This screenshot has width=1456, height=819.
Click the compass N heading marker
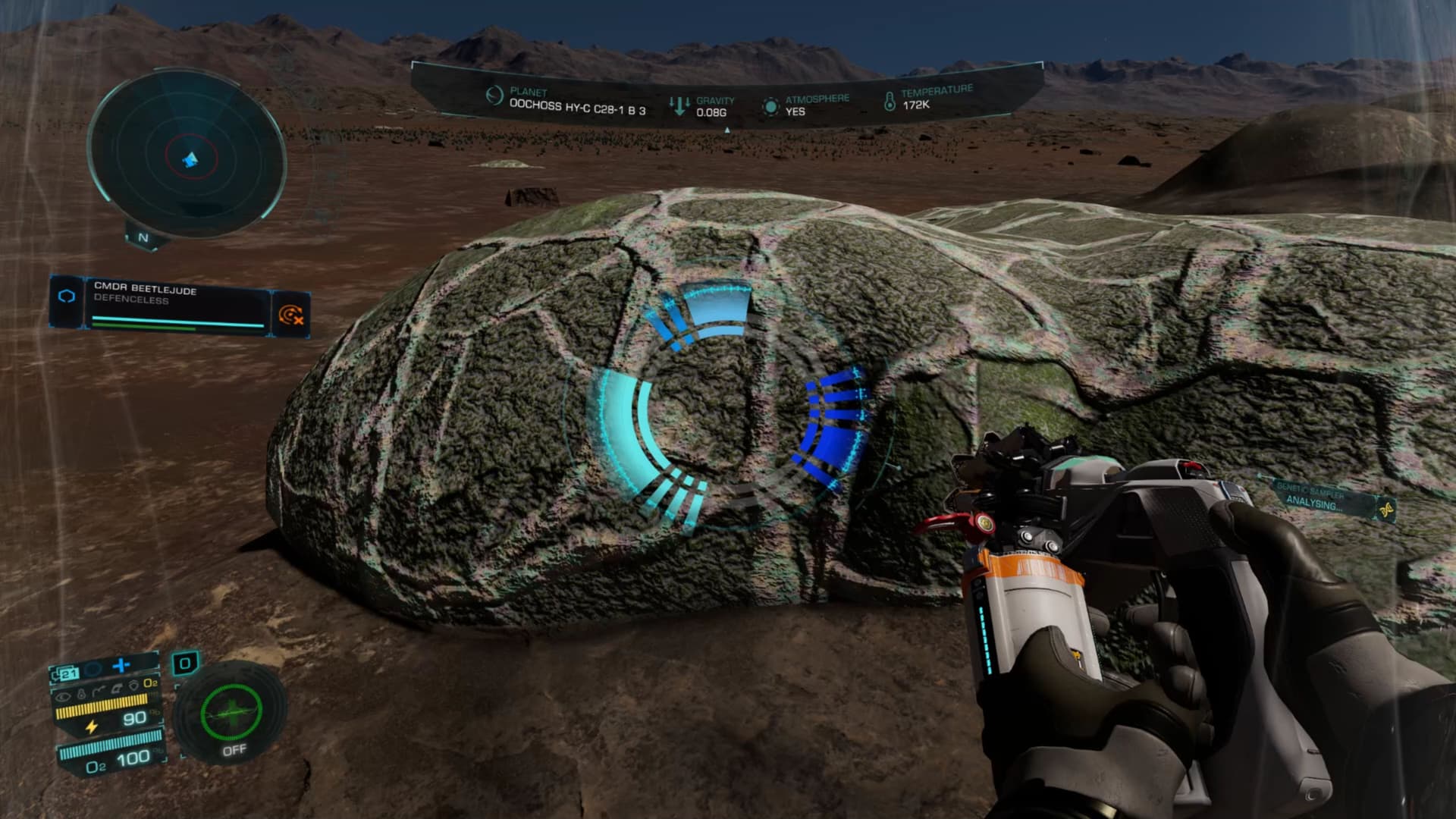point(143,237)
